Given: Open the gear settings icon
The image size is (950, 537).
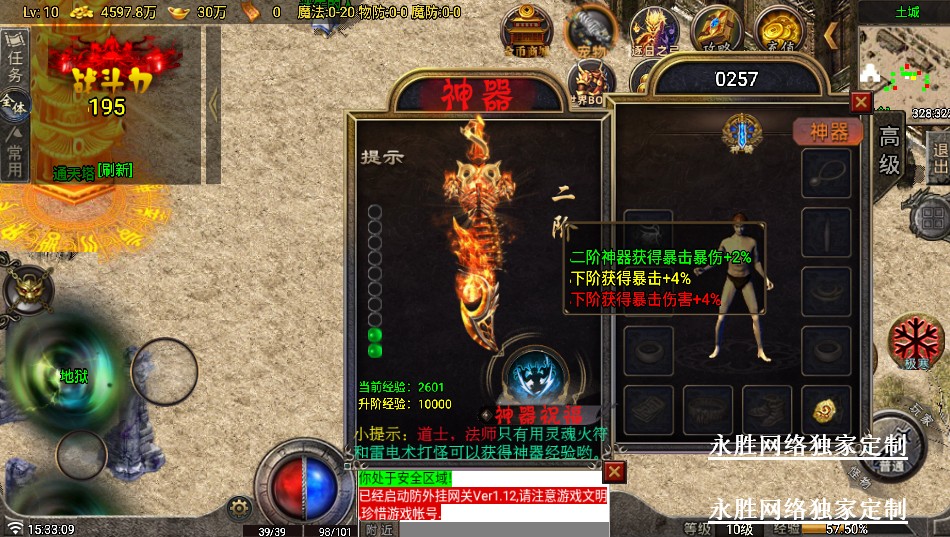Looking at the screenshot, I should pyautogui.click(x=238, y=507).
